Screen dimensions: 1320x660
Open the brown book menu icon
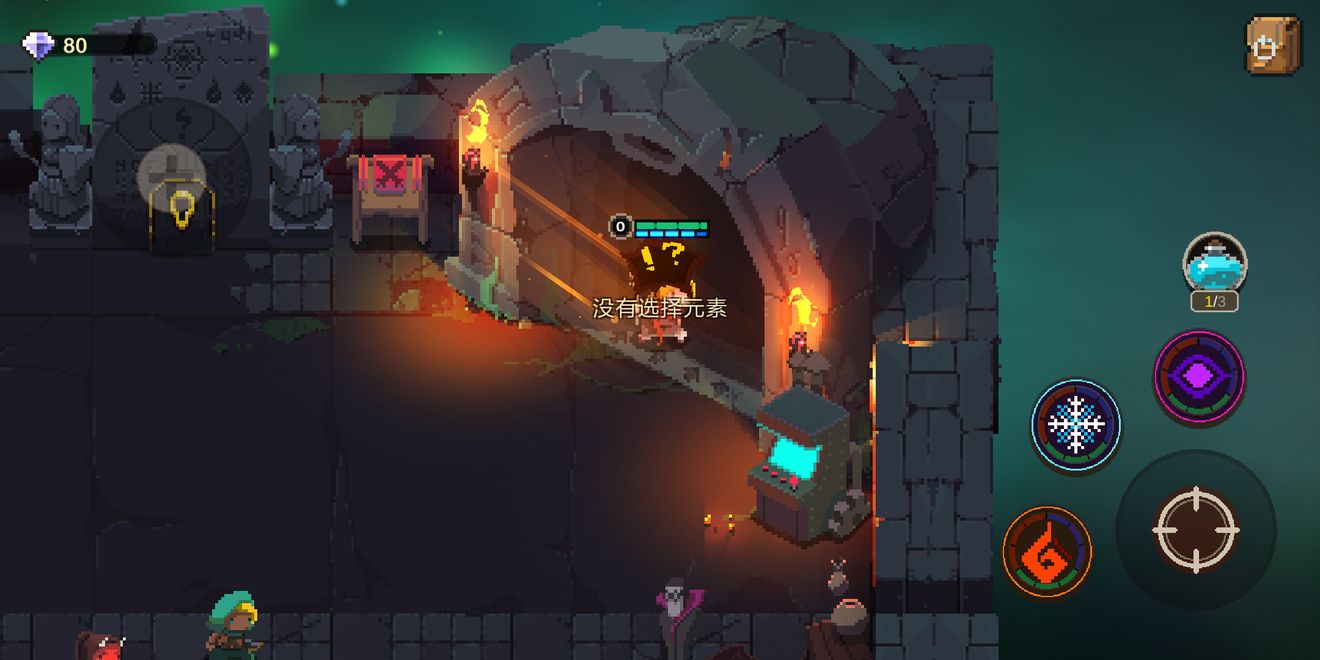tap(1273, 45)
